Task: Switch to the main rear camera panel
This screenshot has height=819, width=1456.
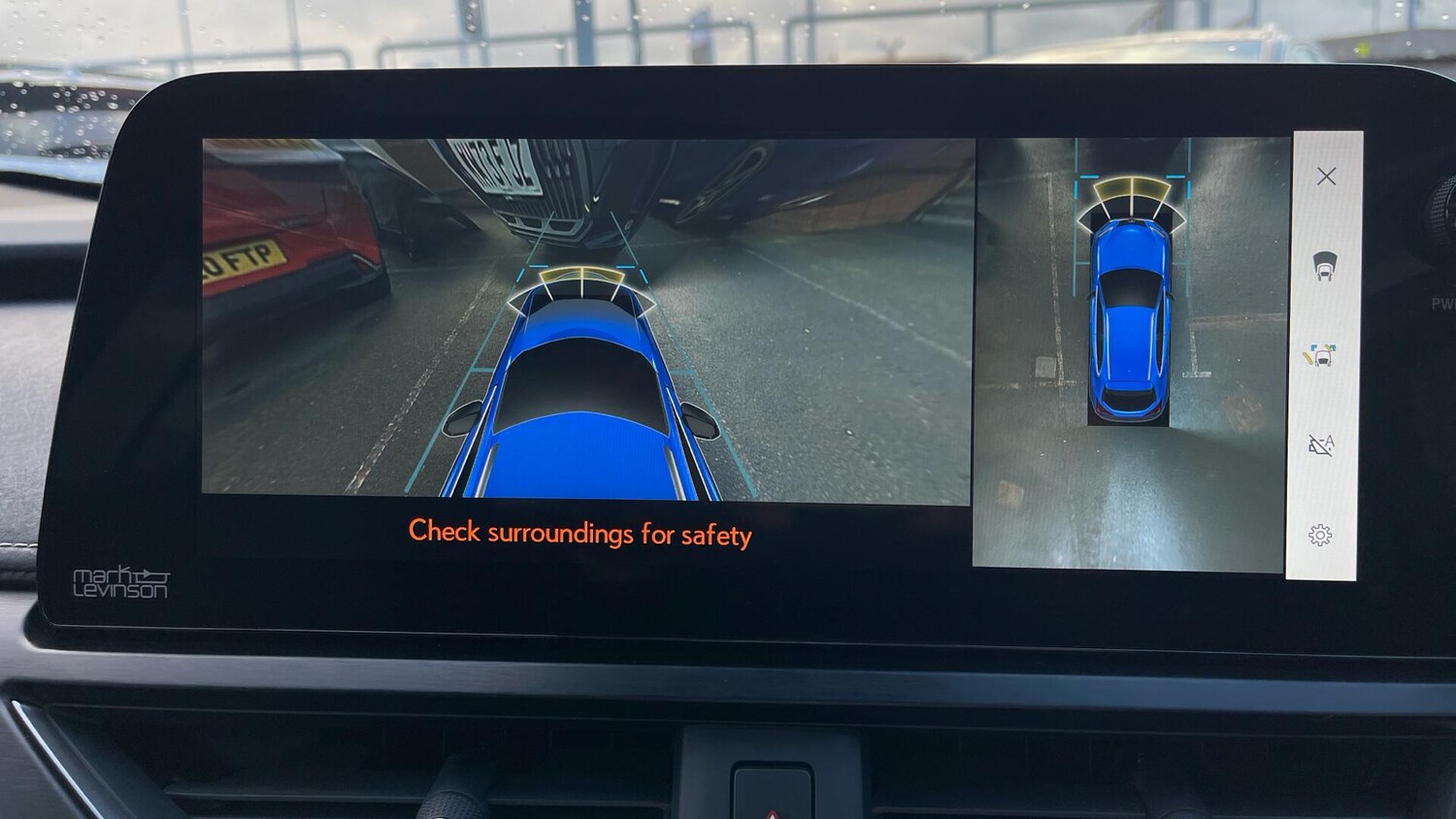Action: pyautogui.click(x=580, y=320)
